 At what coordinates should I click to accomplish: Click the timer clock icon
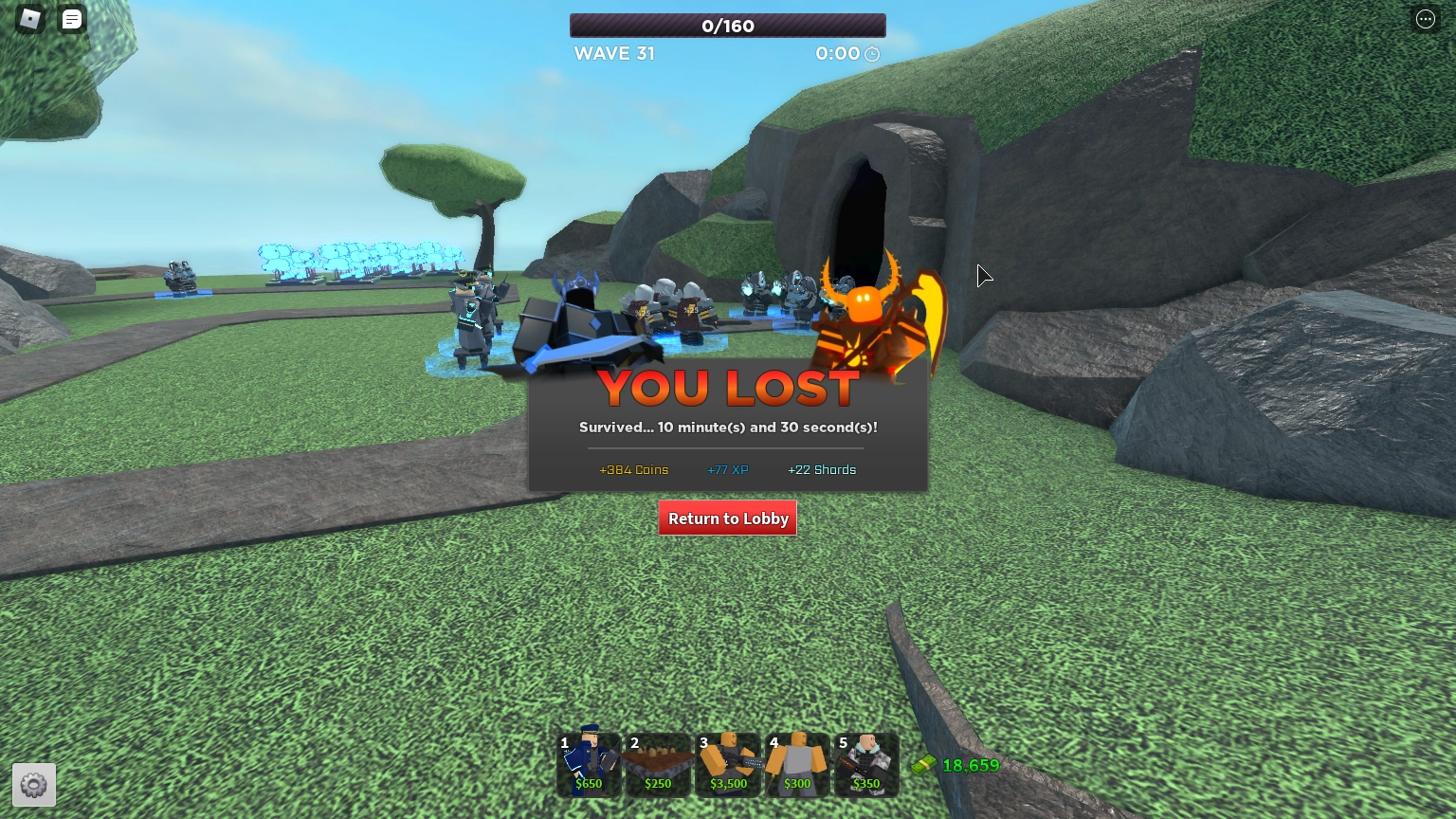[x=871, y=54]
